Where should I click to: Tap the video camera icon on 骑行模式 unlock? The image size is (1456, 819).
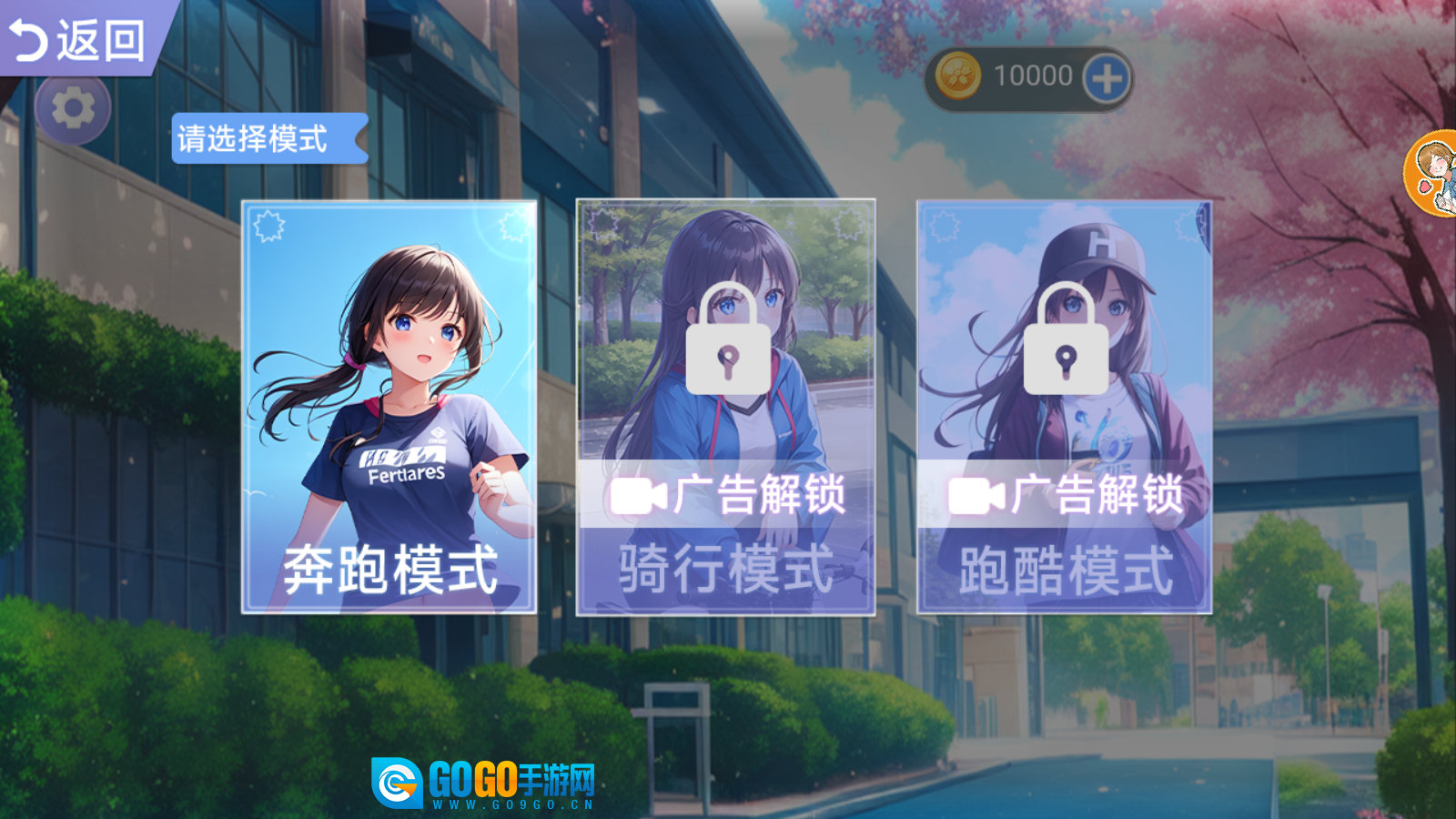639,497
